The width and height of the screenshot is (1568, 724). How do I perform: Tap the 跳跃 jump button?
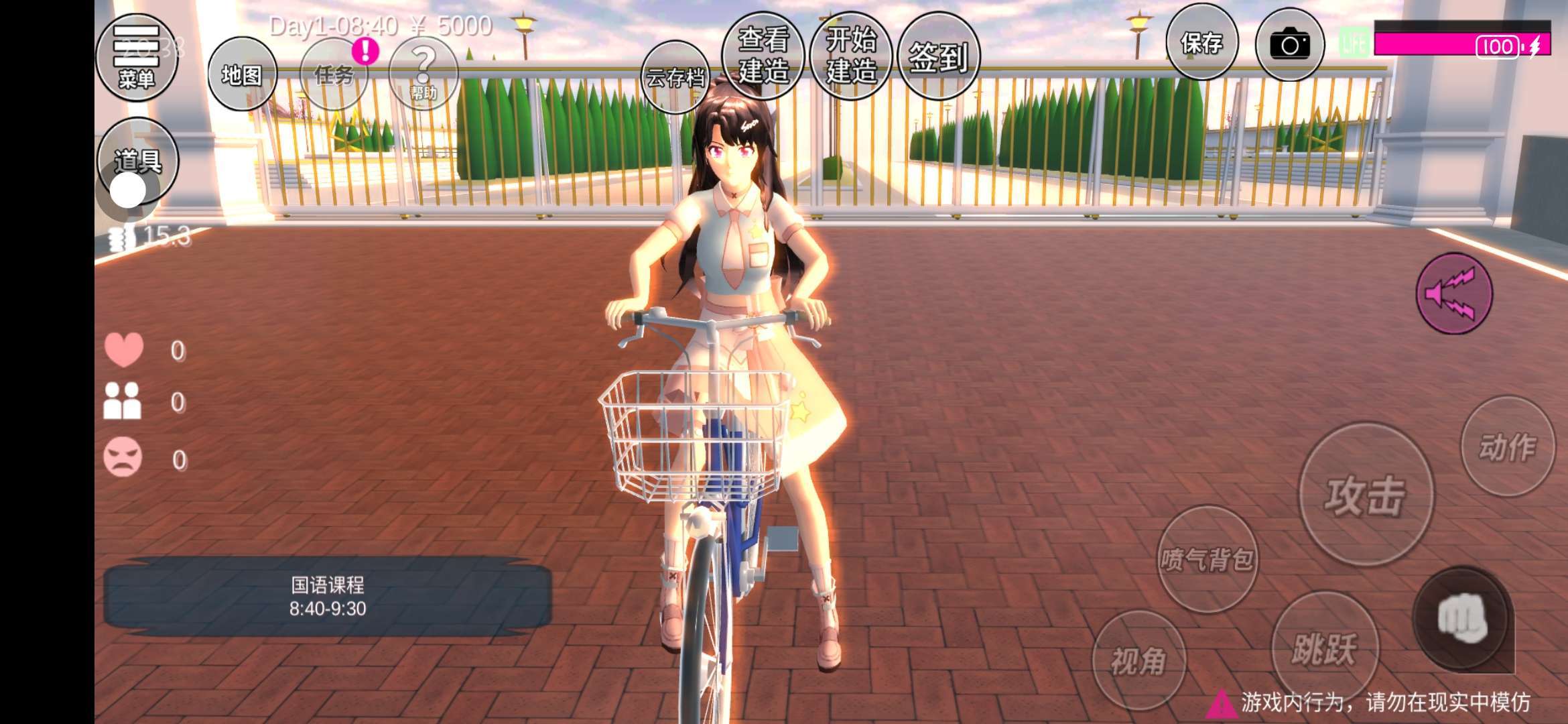pyautogui.click(x=1324, y=646)
